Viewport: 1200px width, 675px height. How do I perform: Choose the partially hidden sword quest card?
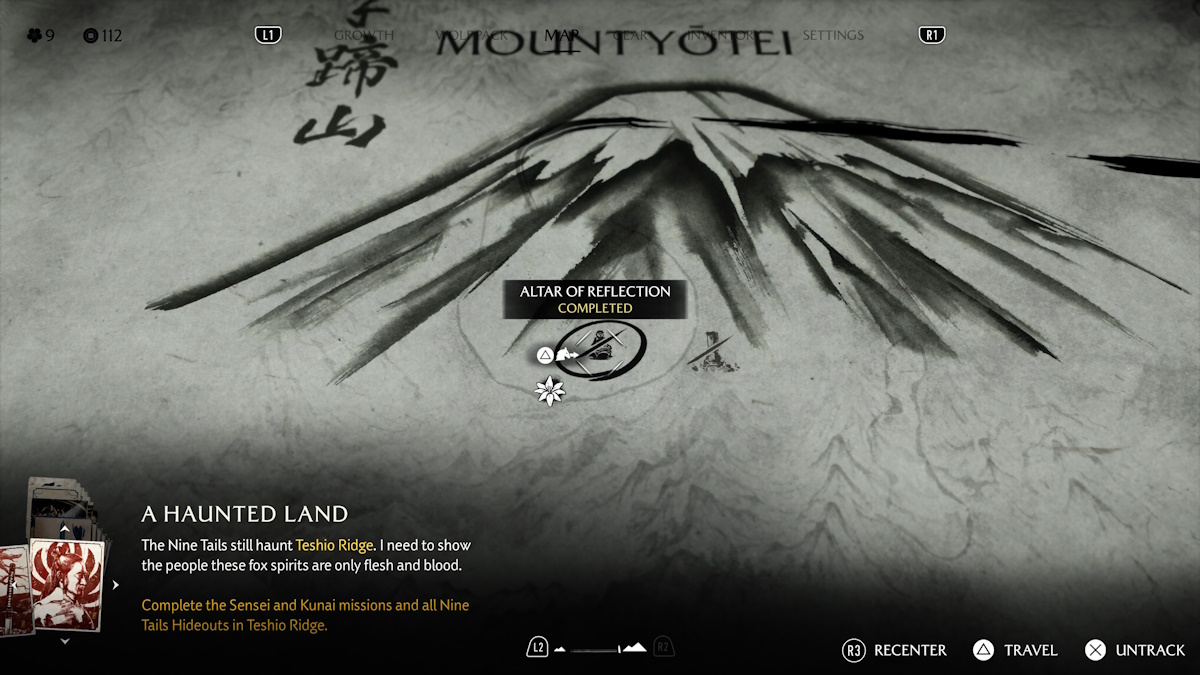click(12, 590)
